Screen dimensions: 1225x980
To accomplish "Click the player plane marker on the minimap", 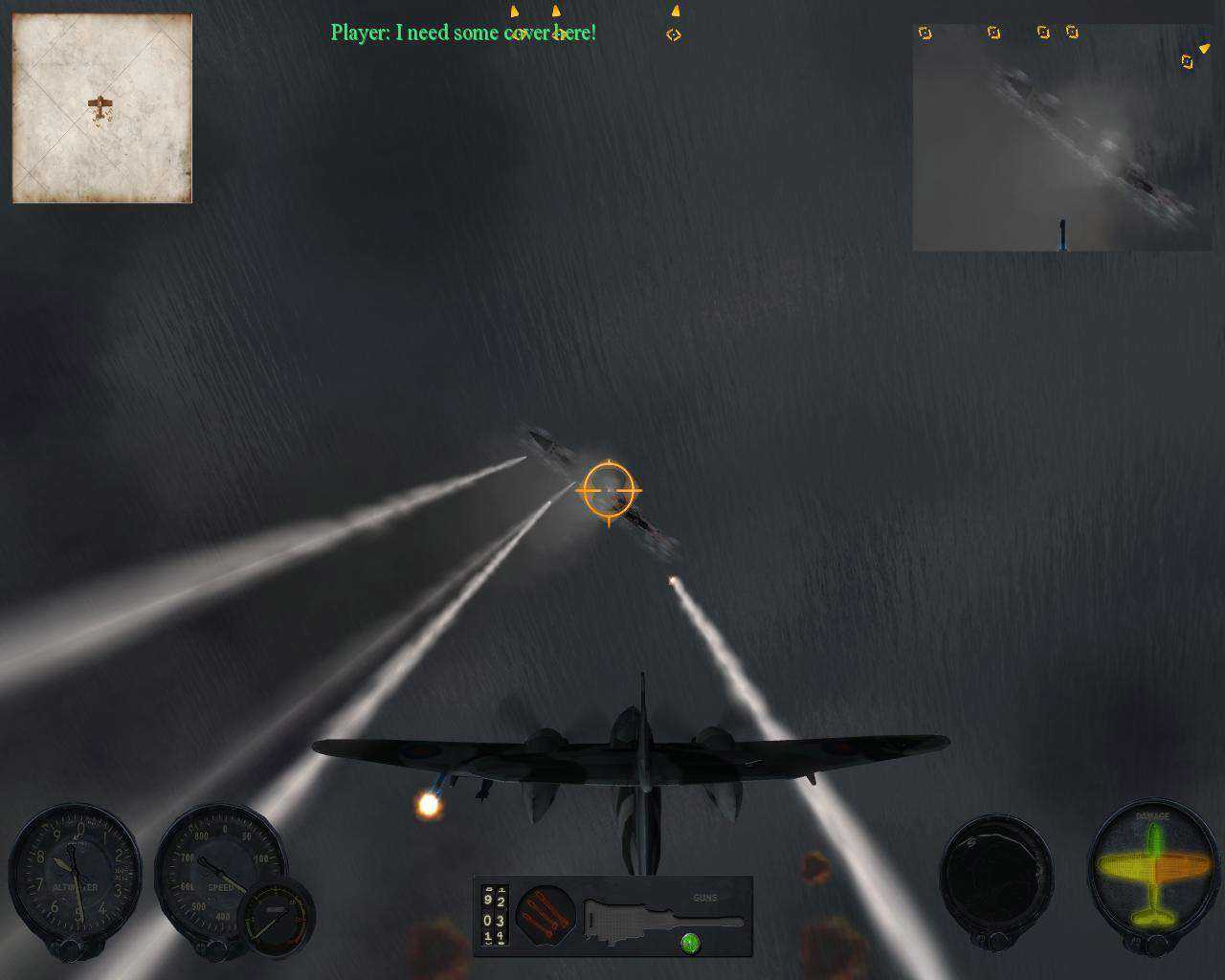I will pos(100,103).
